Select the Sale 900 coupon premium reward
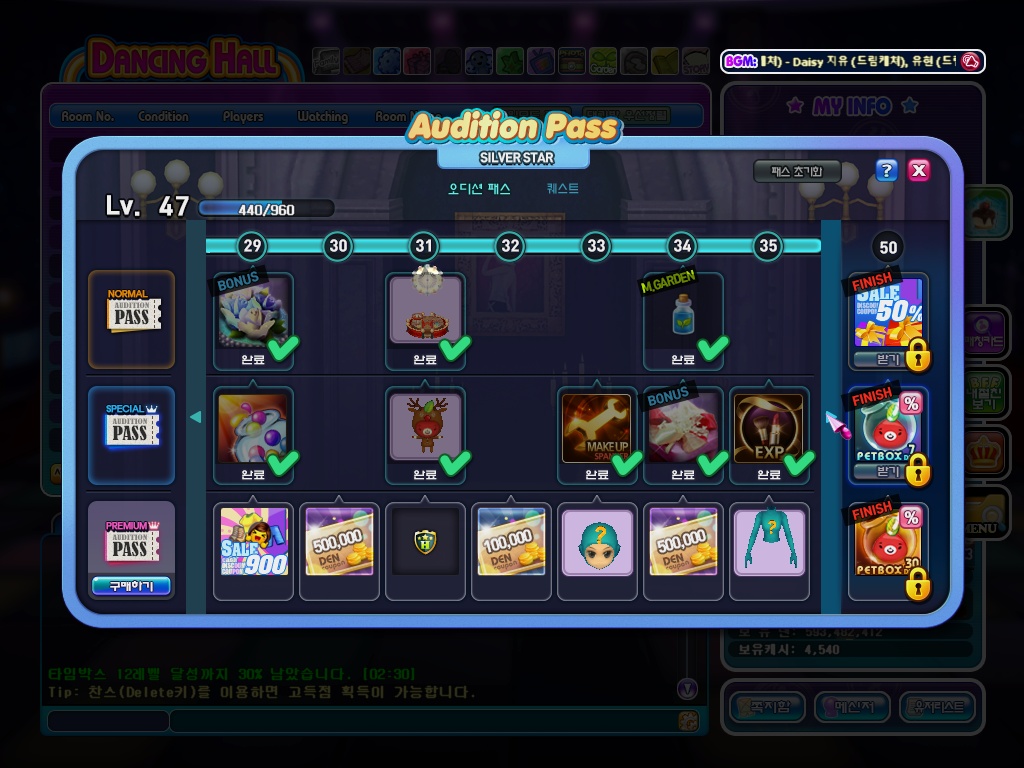 (253, 542)
